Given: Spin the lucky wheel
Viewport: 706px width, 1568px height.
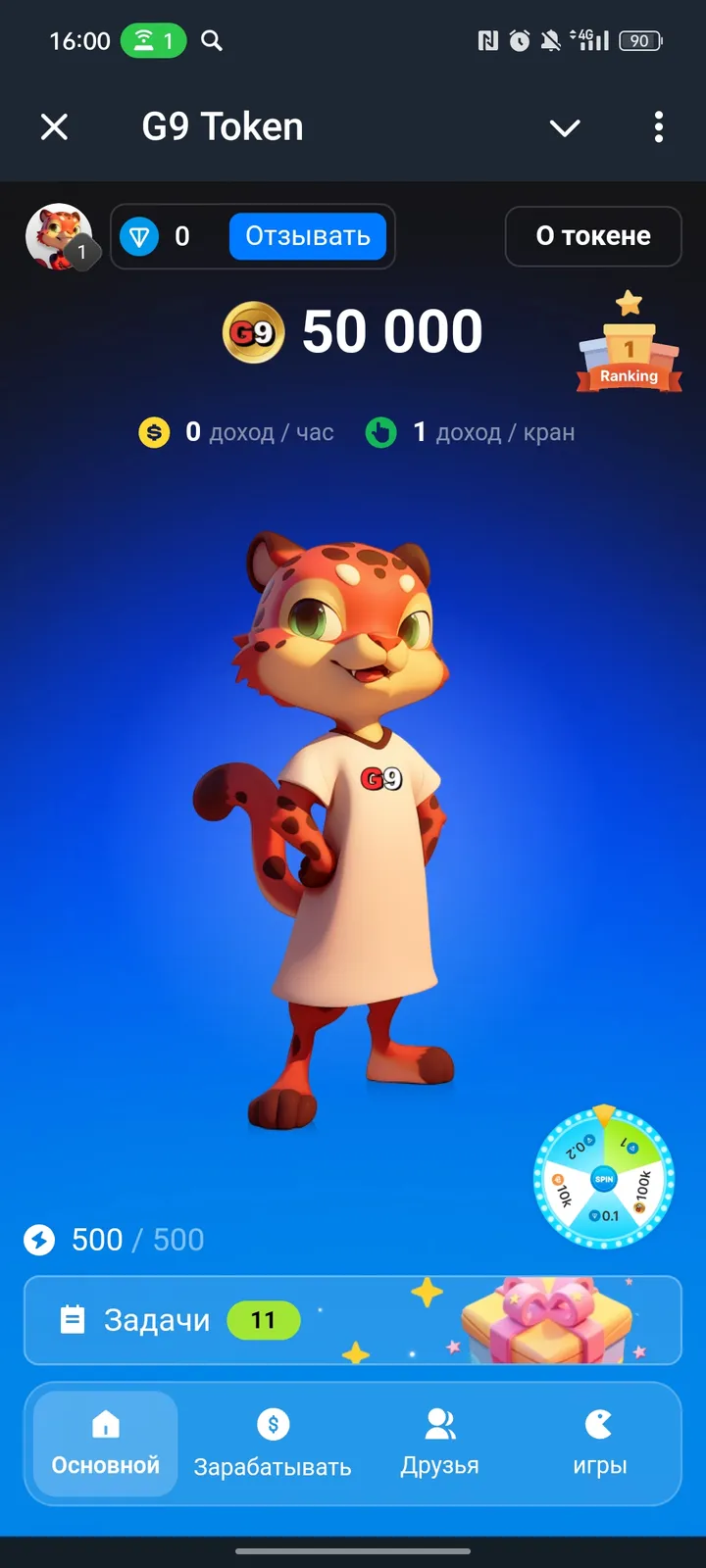Looking at the screenshot, I should (604, 1179).
